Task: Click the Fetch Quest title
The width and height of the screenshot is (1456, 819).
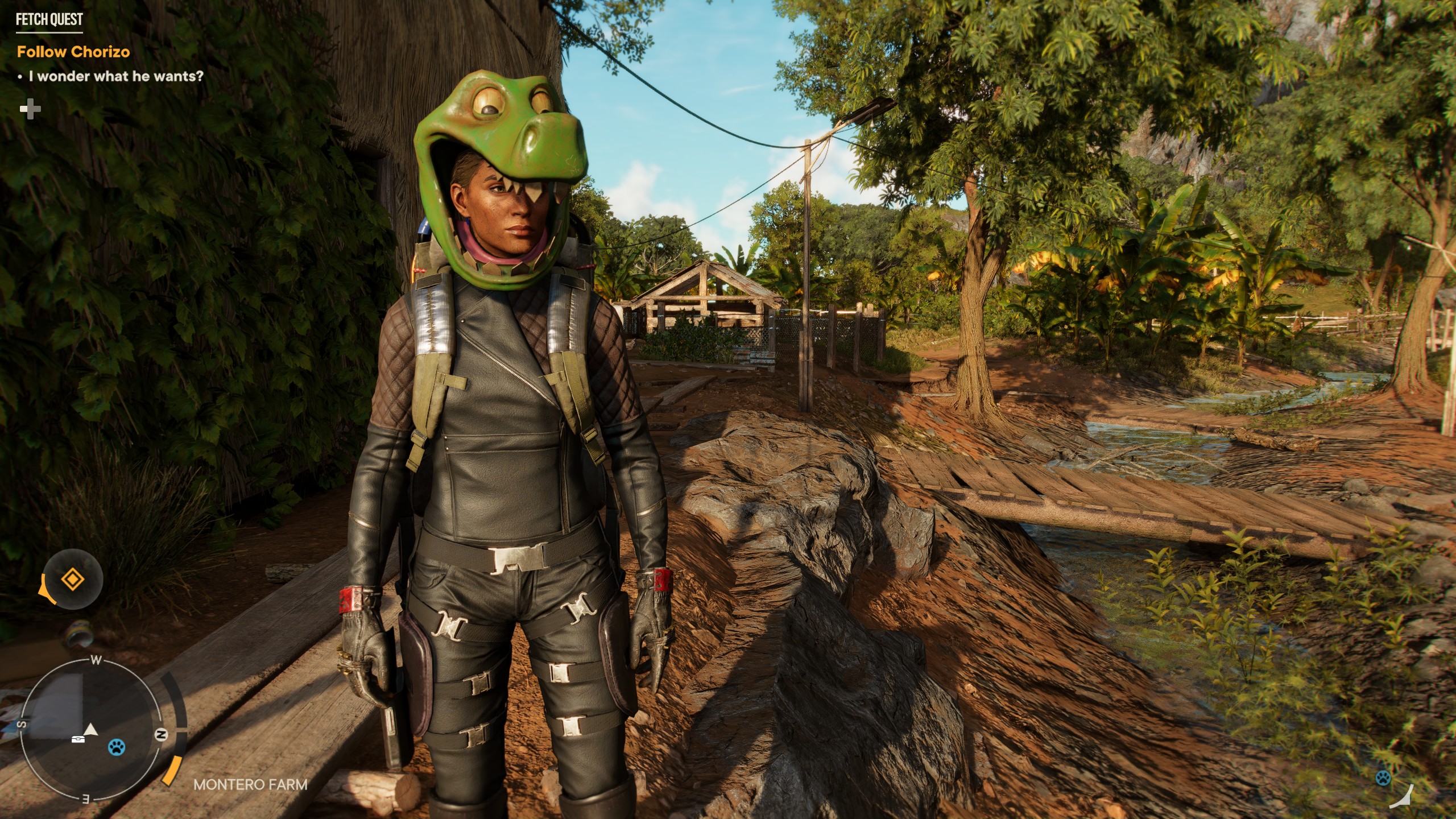Action: [49, 20]
